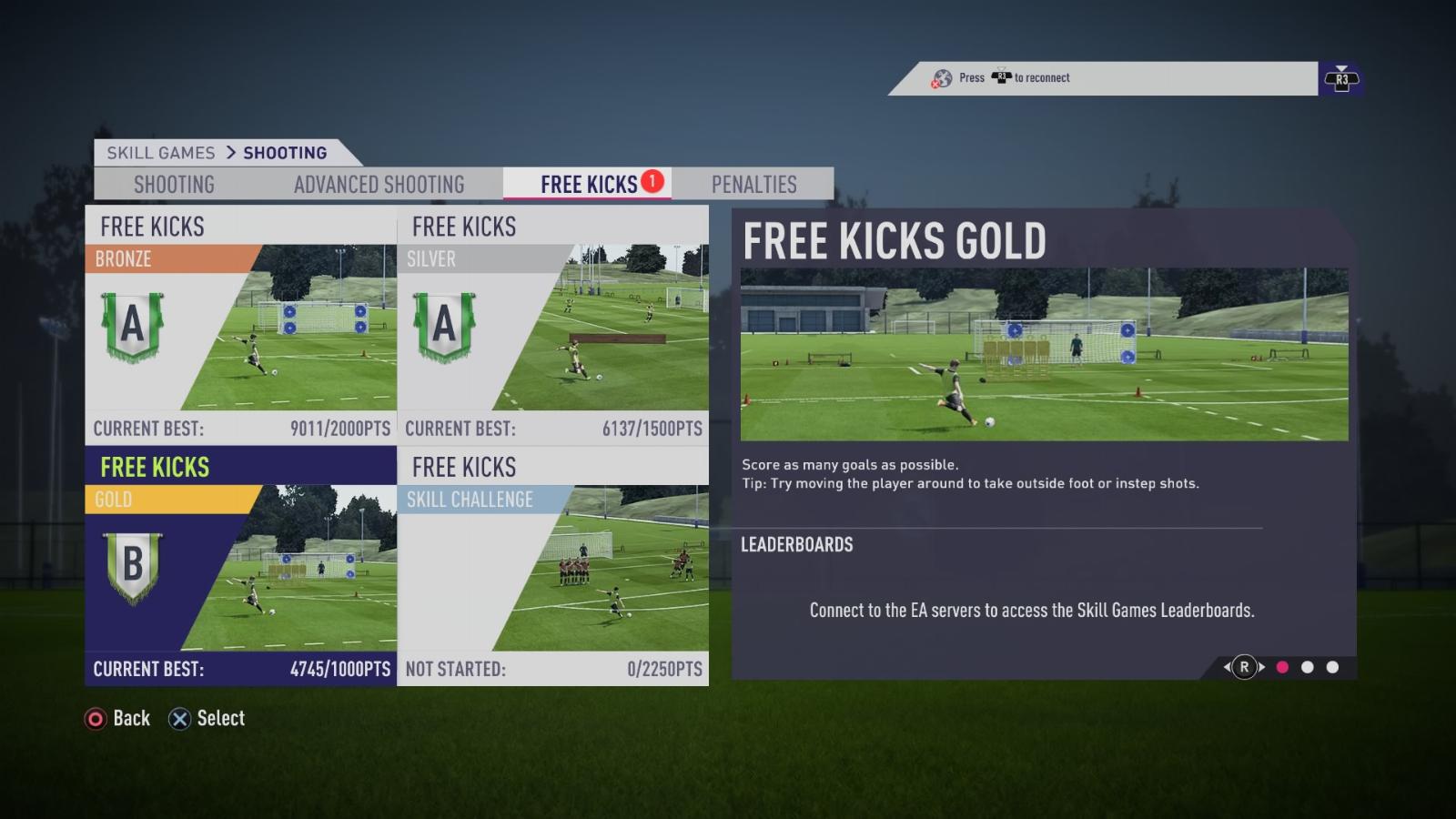Choose the Free Kicks Bronze skill game
The height and width of the screenshot is (819, 1456).
click(x=241, y=325)
